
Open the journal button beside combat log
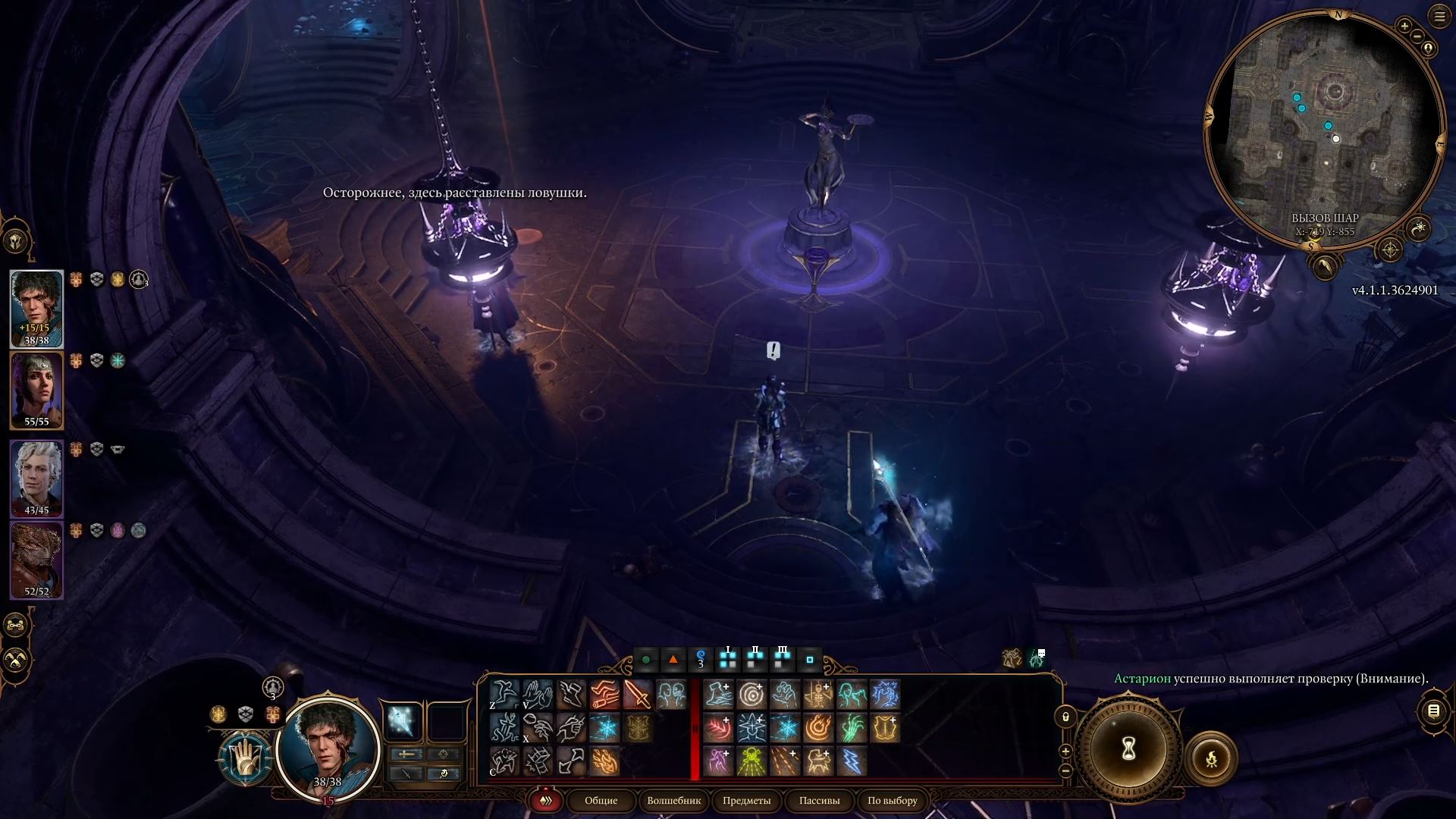point(1433,711)
